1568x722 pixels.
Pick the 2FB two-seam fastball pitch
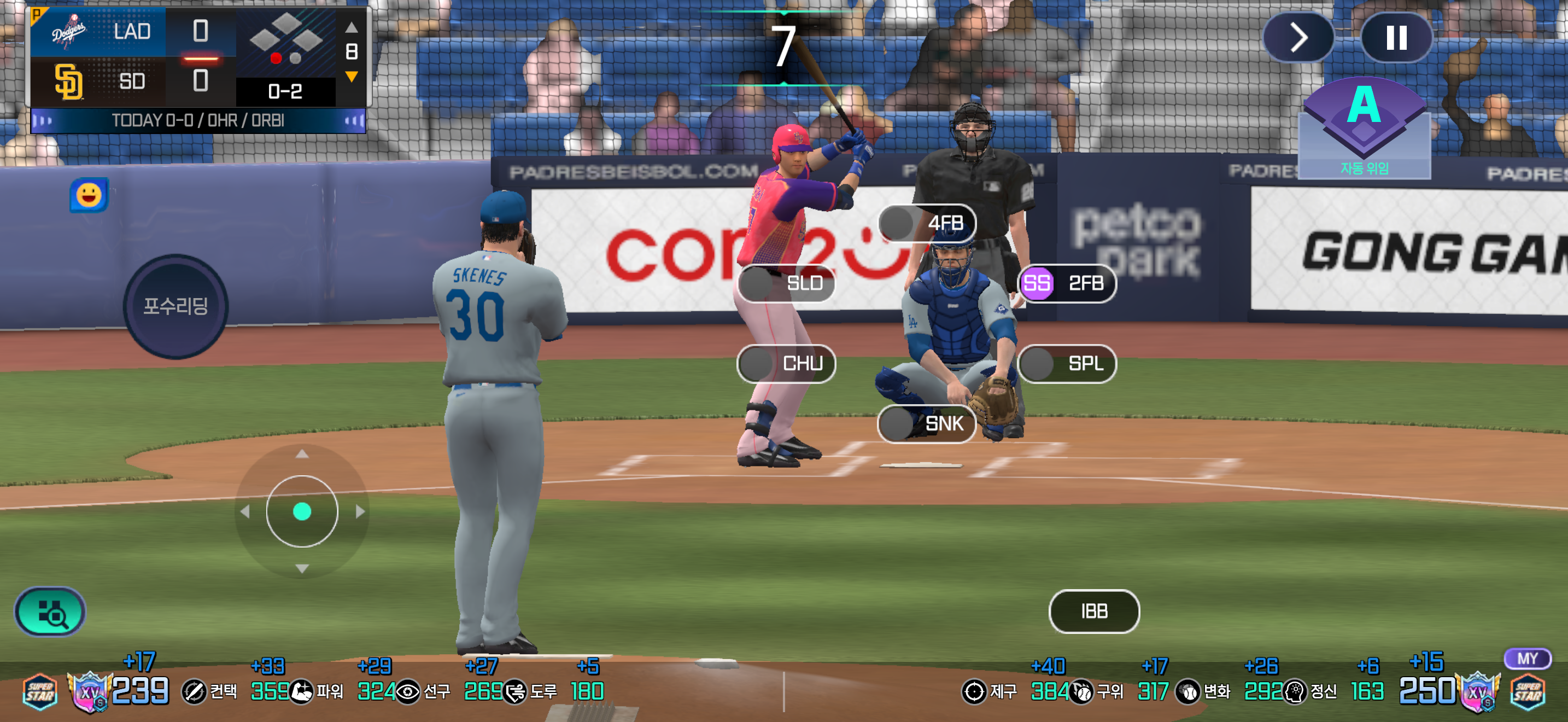click(1068, 283)
